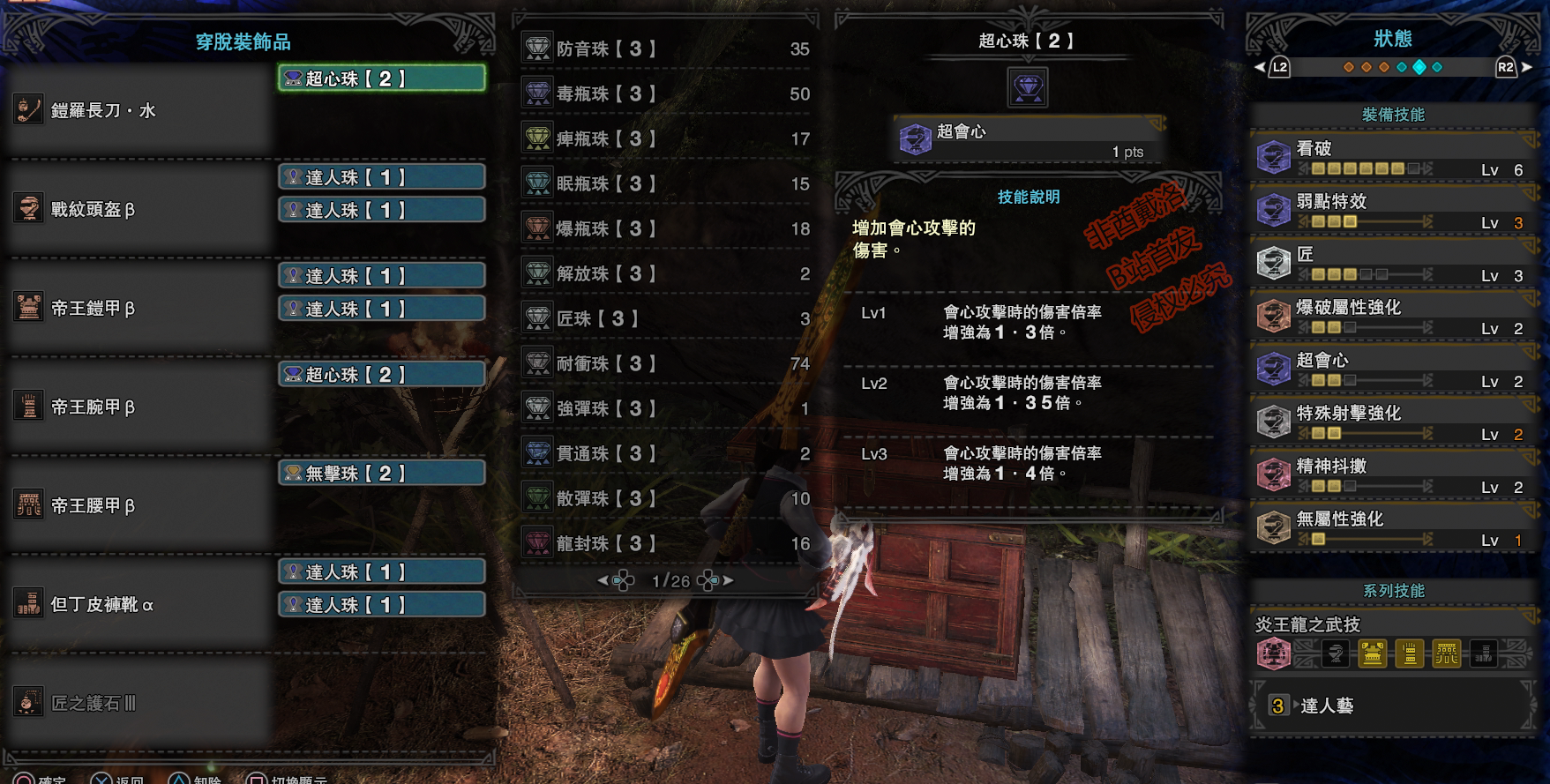The image size is (1550, 784).
Task: Pick the 痺瓶珠【3】 decoration
Action: pos(666,138)
